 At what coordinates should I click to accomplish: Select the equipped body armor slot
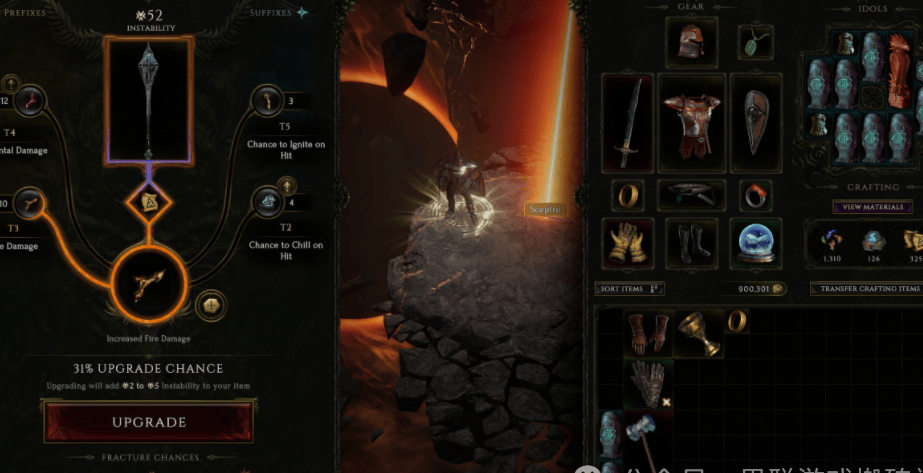pos(691,121)
